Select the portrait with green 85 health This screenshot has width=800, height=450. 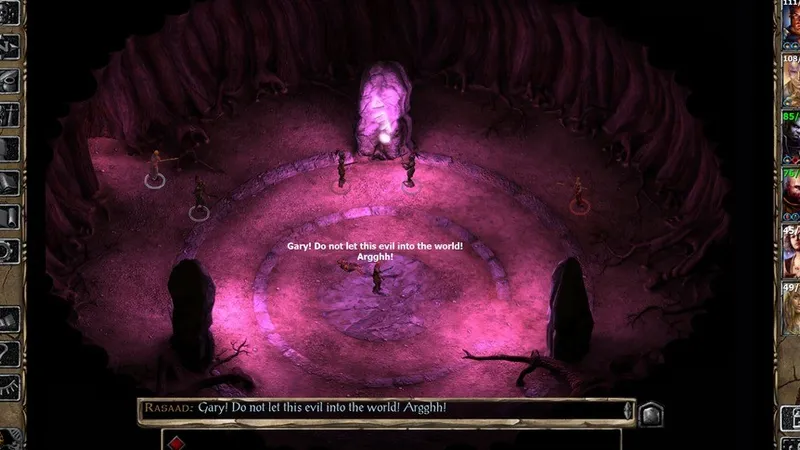click(x=789, y=140)
